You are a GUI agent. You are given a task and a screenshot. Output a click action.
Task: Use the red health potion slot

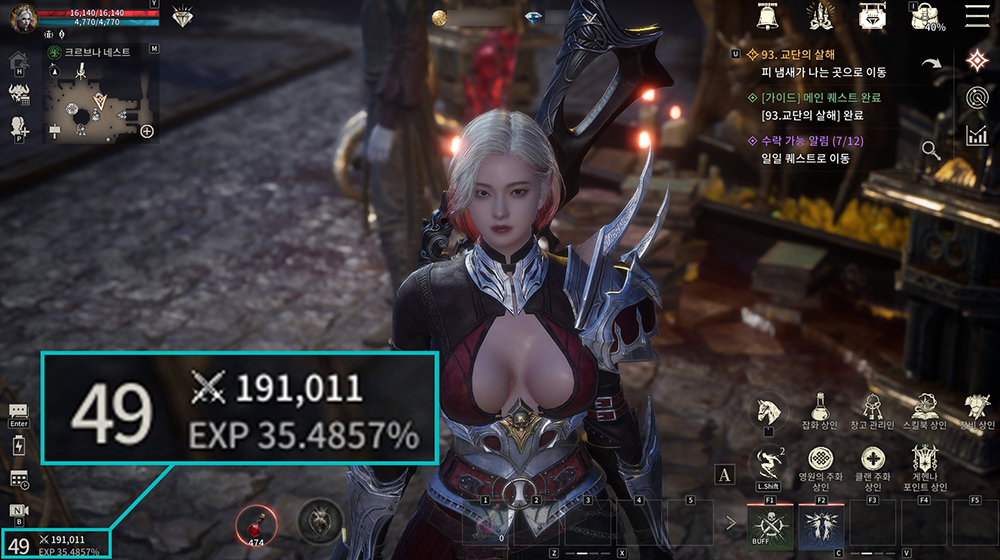(254, 522)
